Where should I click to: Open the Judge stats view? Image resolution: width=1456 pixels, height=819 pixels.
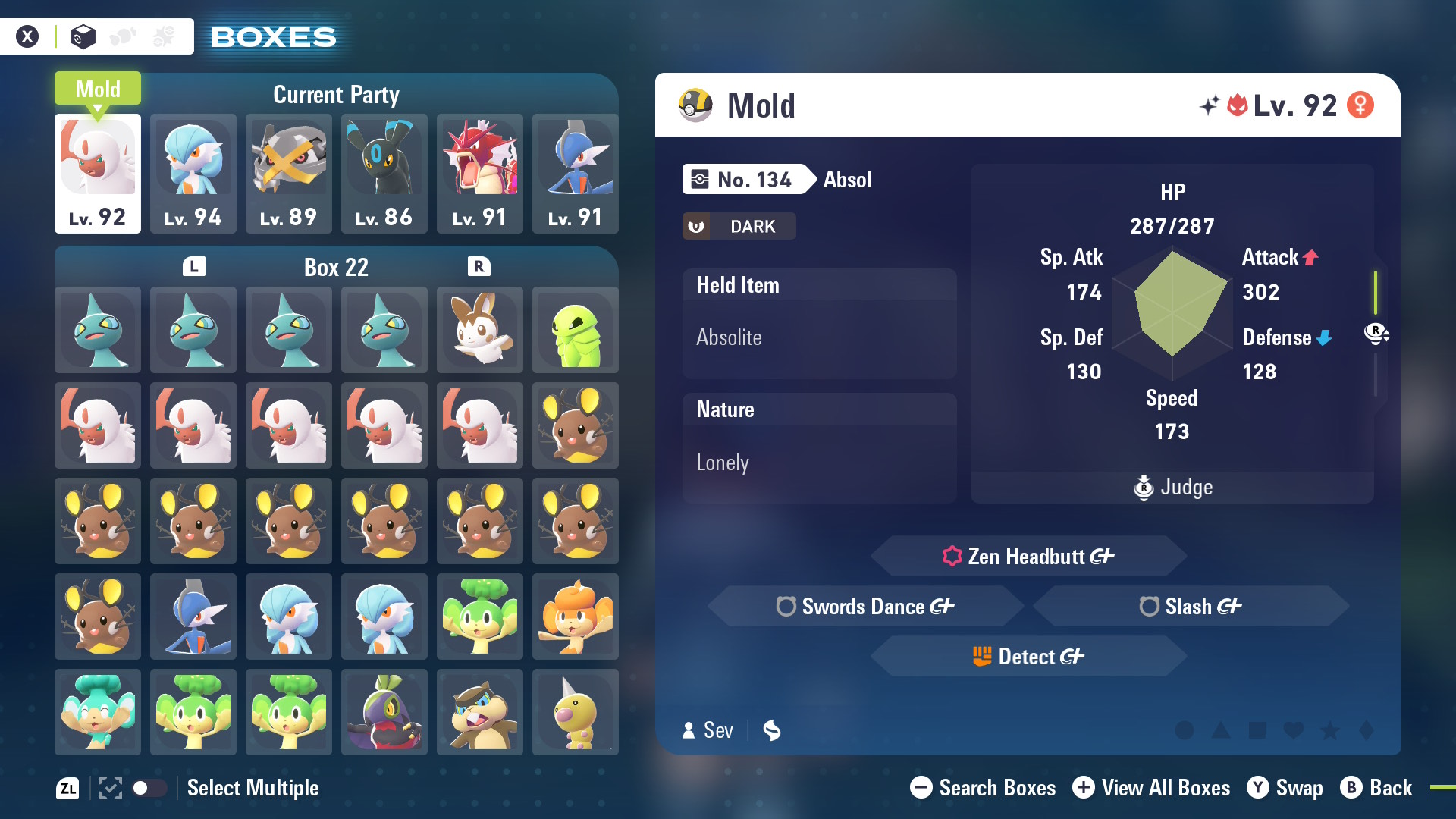pos(1172,487)
